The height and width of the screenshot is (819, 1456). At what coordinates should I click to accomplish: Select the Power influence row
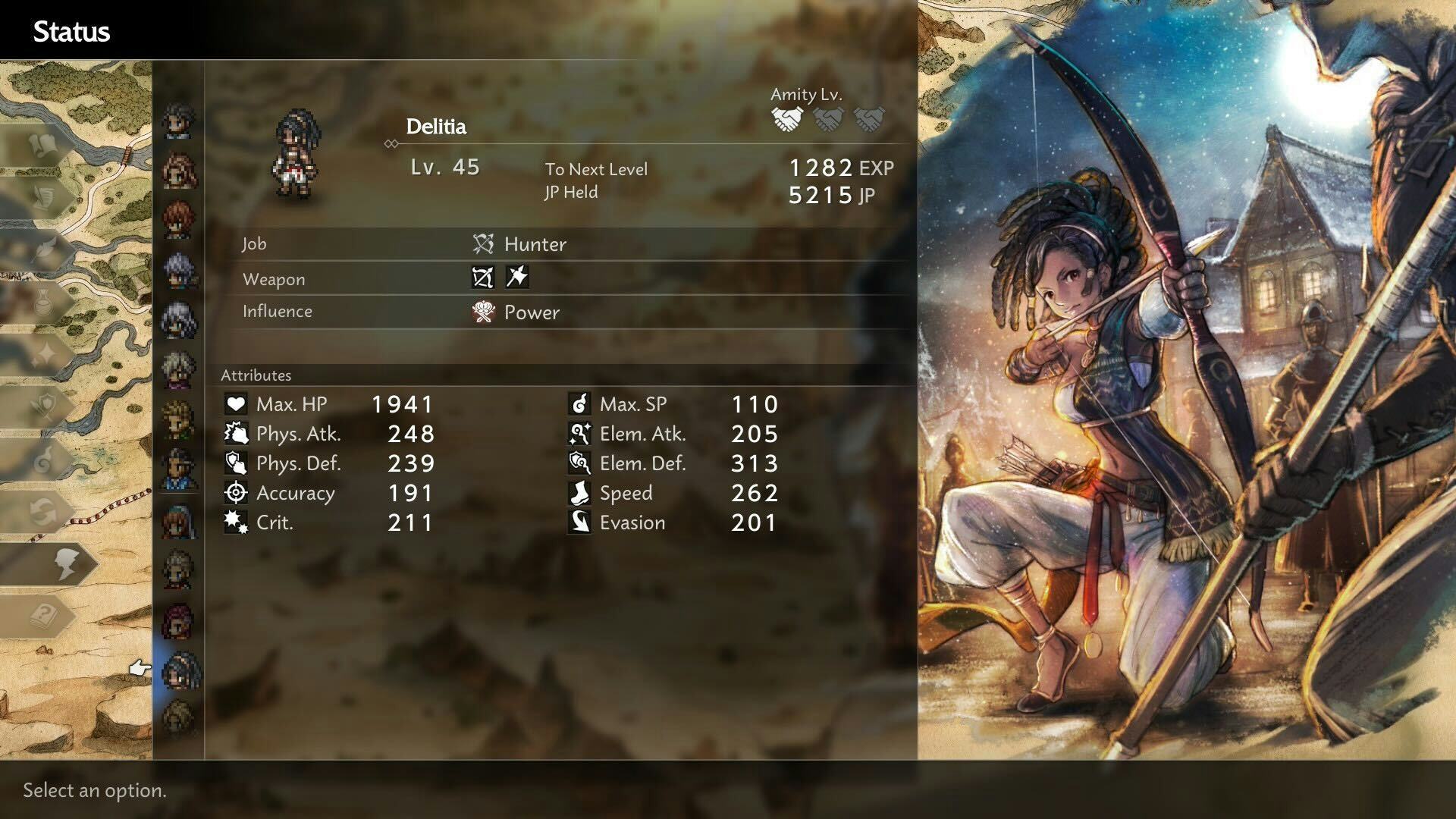(x=531, y=312)
